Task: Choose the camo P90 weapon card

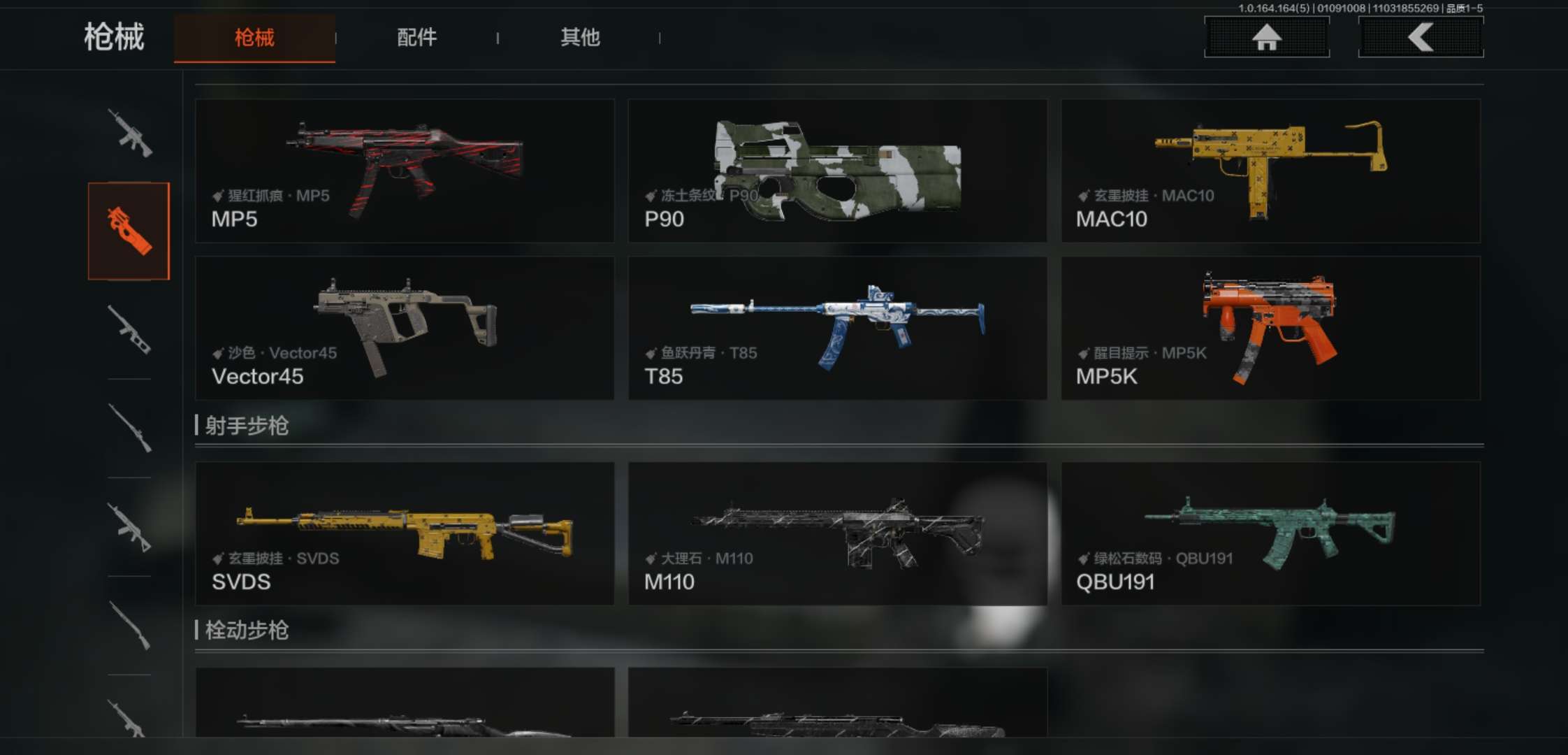Action: pyautogui.click(x=837, y=171)
